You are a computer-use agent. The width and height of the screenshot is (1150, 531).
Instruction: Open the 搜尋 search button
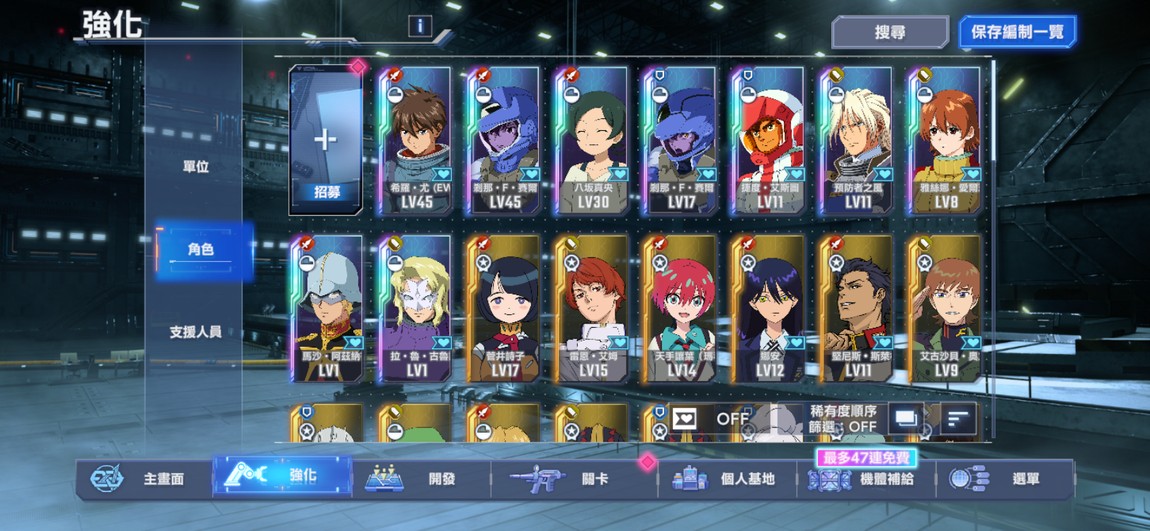point(889,32)
